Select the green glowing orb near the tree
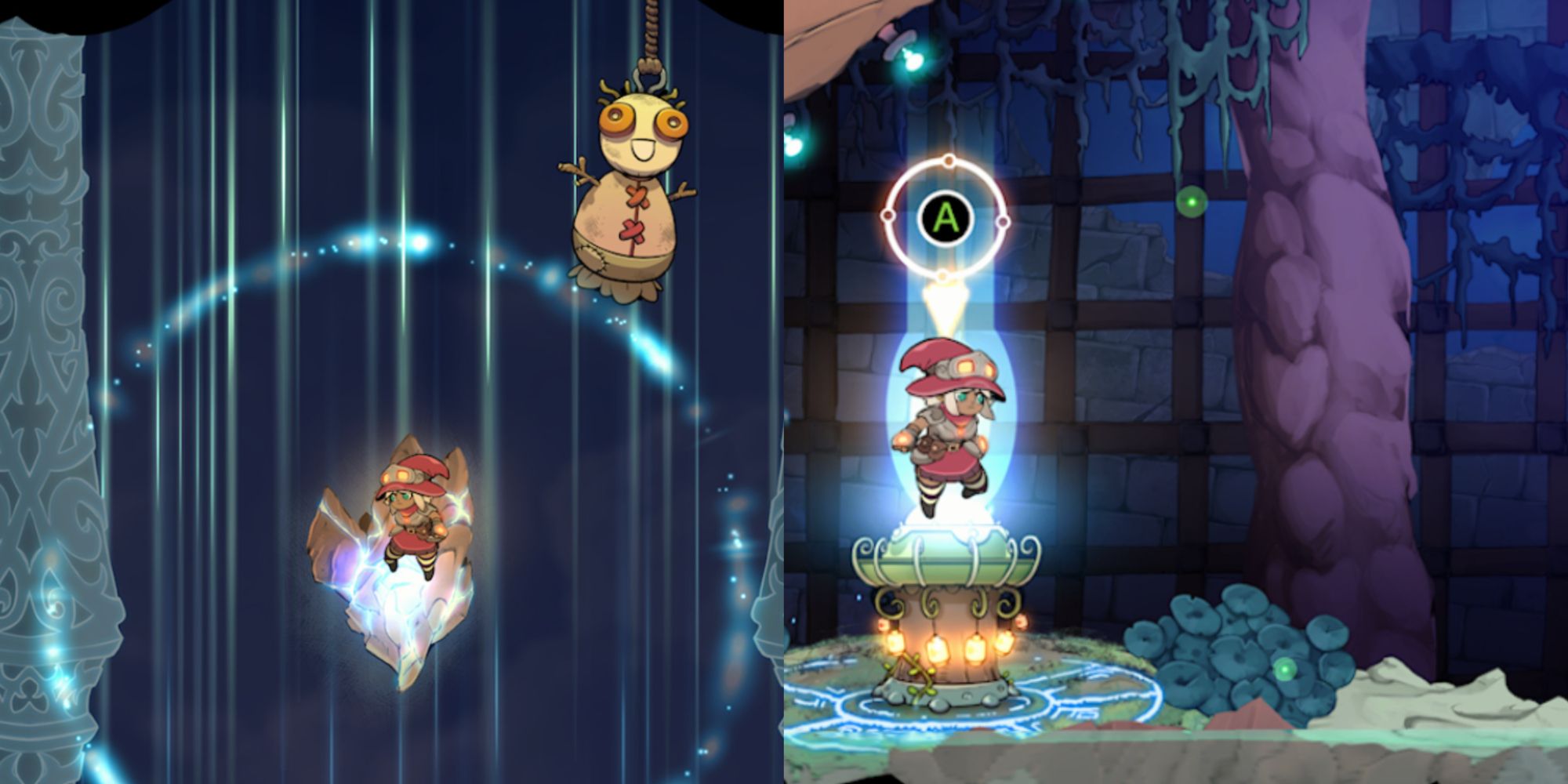 coord(1192,202)
